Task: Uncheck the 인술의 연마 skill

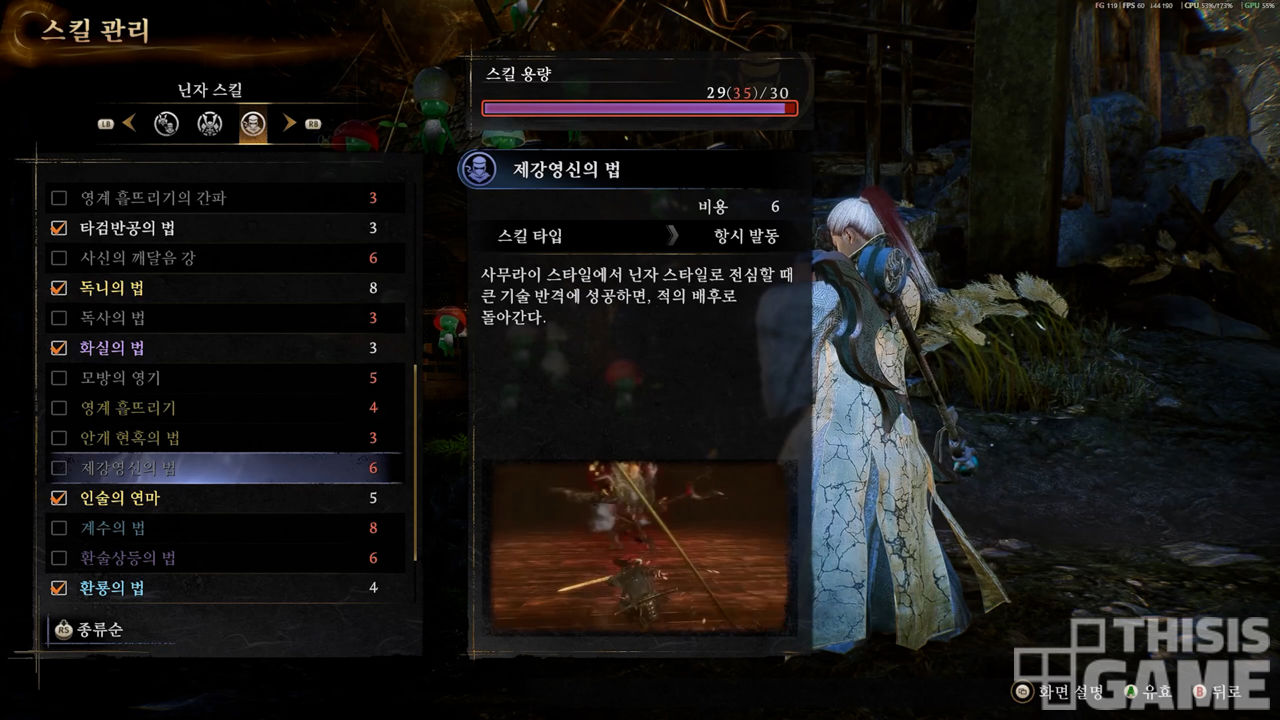Action: tap(59, 498)
